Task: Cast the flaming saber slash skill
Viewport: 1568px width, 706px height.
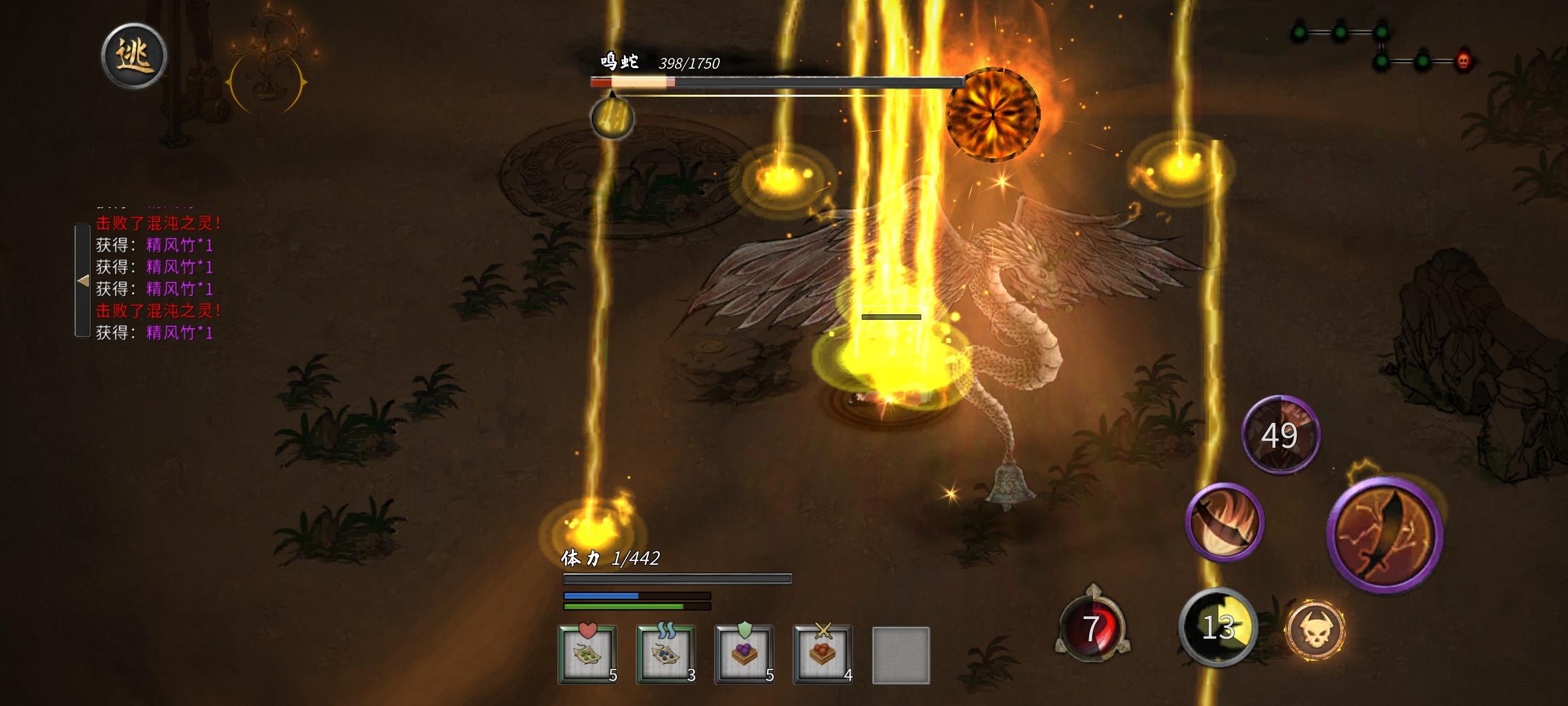Action: 1224,521
